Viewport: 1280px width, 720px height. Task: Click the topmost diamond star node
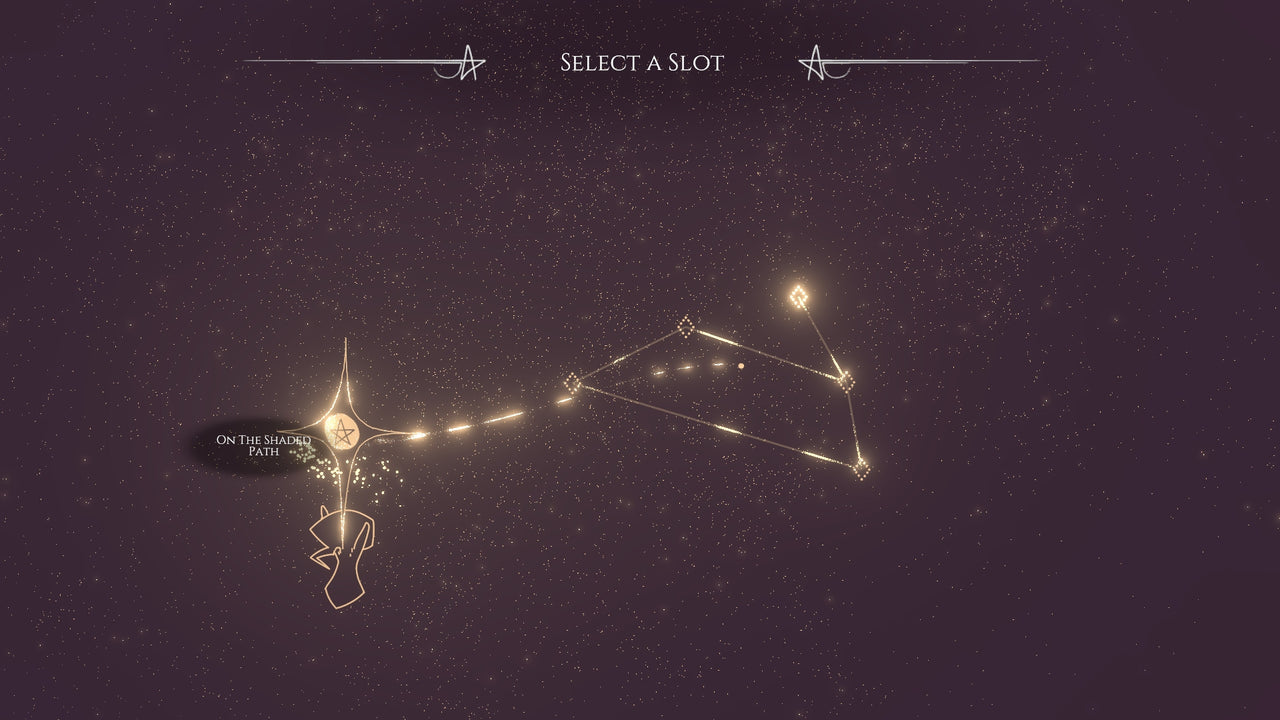click(x=800, y=293)
